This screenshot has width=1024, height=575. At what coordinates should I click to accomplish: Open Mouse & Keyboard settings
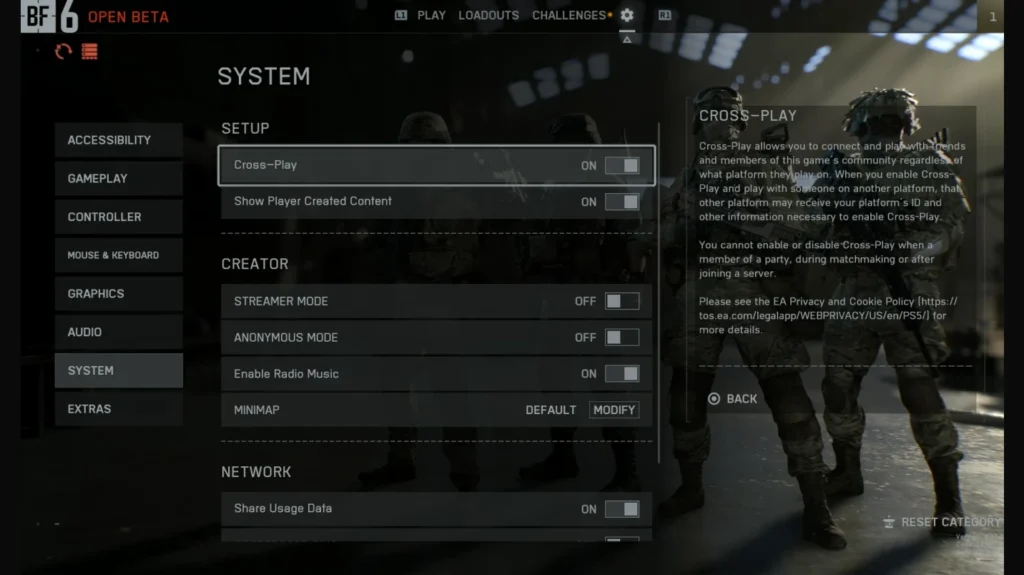pos(118,255)
